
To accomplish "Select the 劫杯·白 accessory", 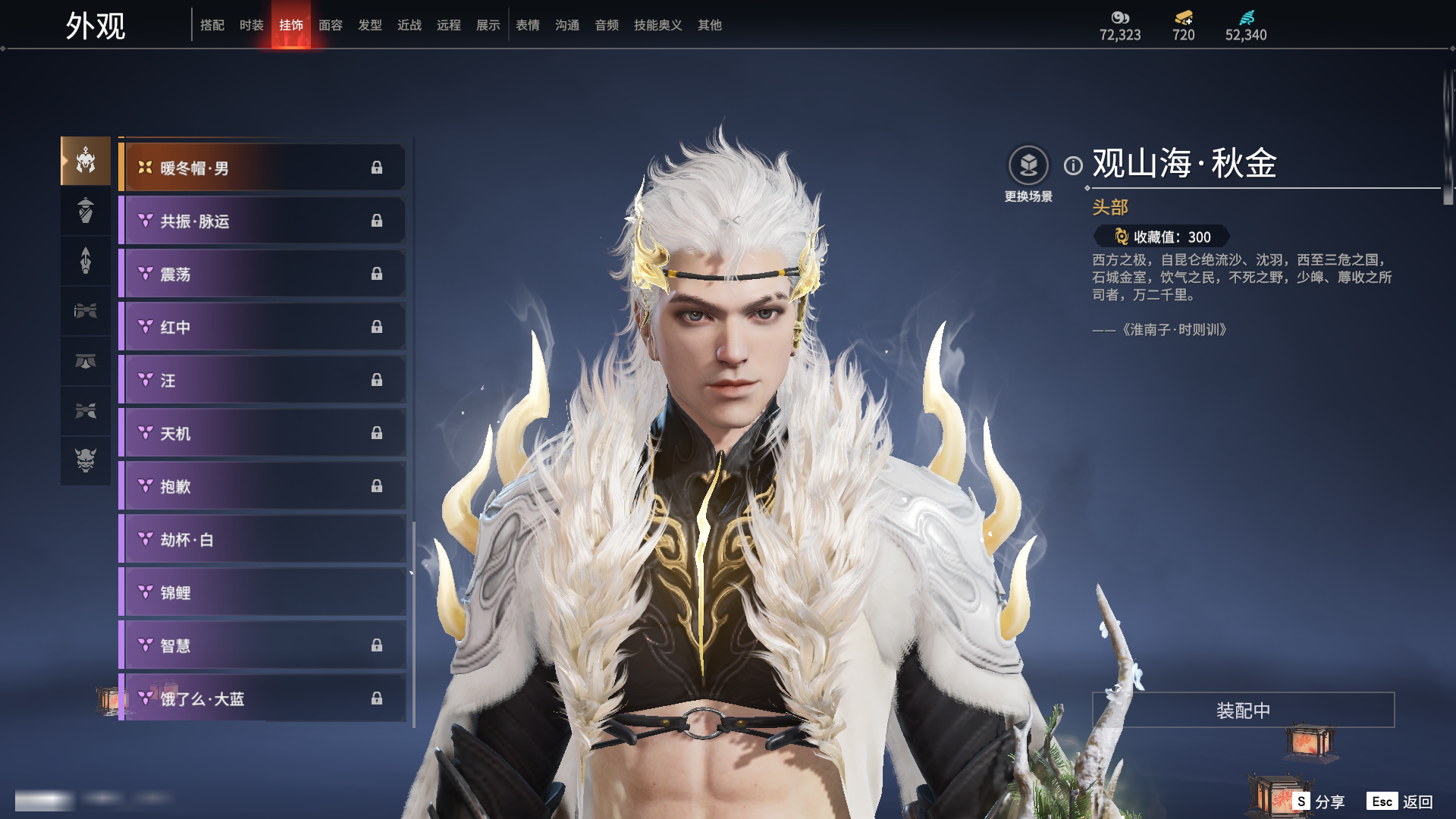I will 262,539.
